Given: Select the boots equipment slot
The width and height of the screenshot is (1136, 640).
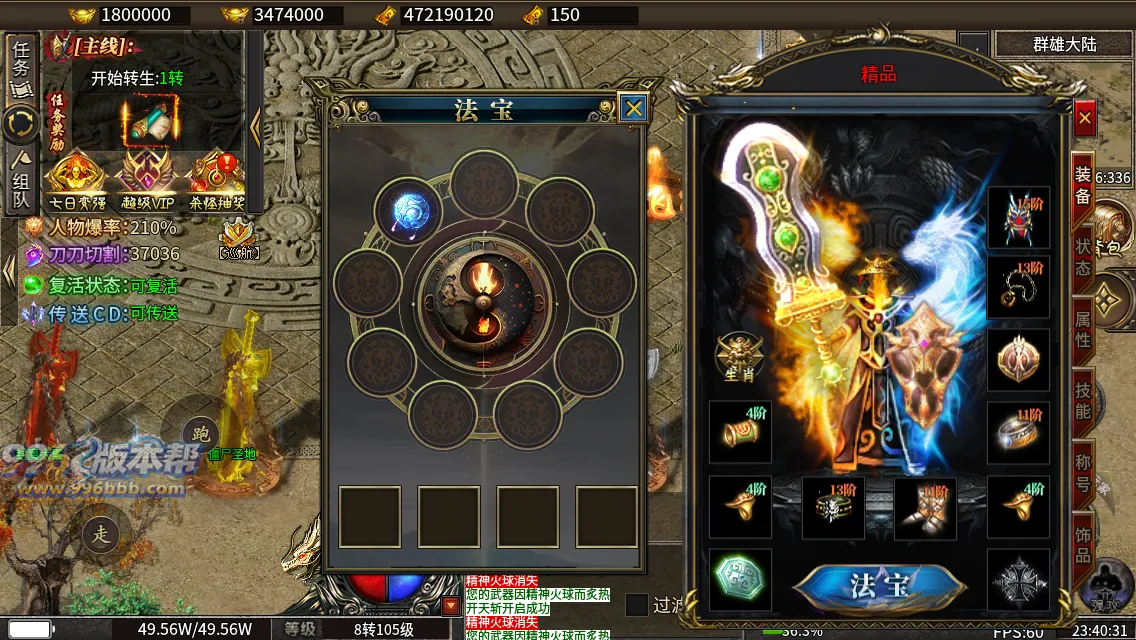Looking at the screenshot, I should pos(925,508).
